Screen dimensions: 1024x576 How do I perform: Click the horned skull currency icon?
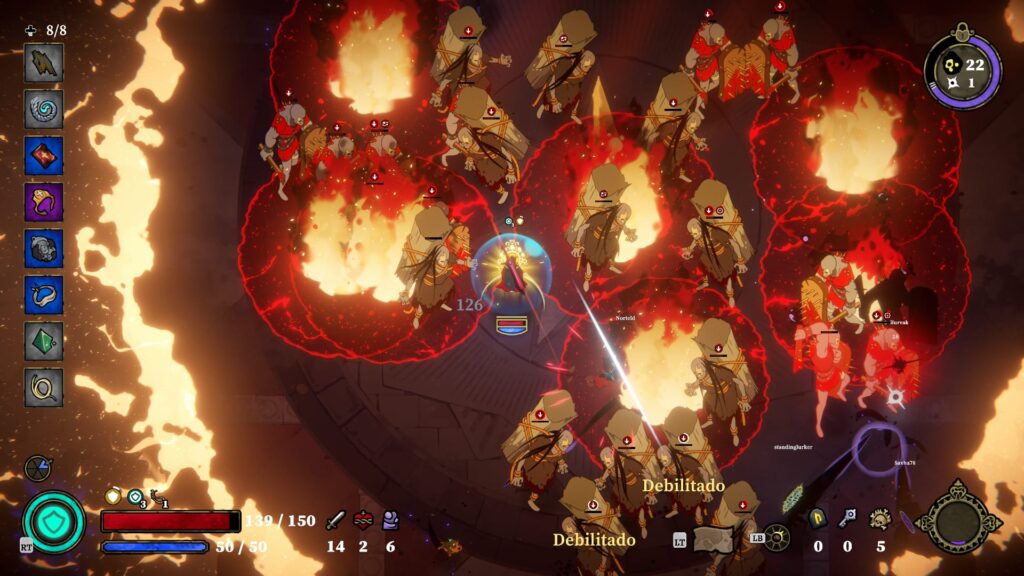pyautogui.click(x=880, y=518)
